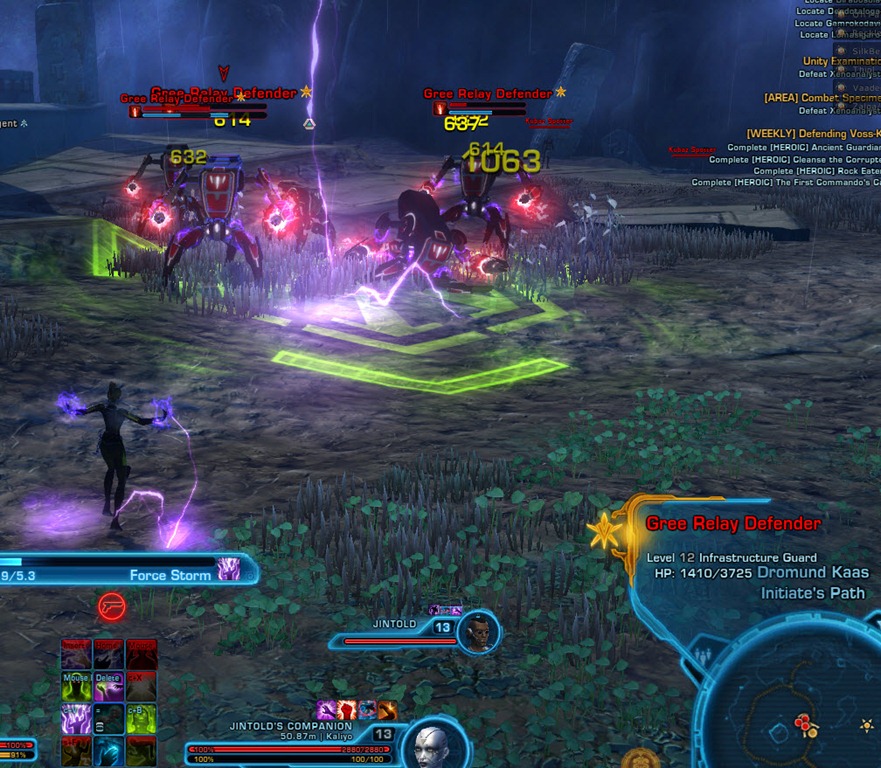Click the red blaster pistol icon
Screen dimensions: 881x768
click(111, 607)
